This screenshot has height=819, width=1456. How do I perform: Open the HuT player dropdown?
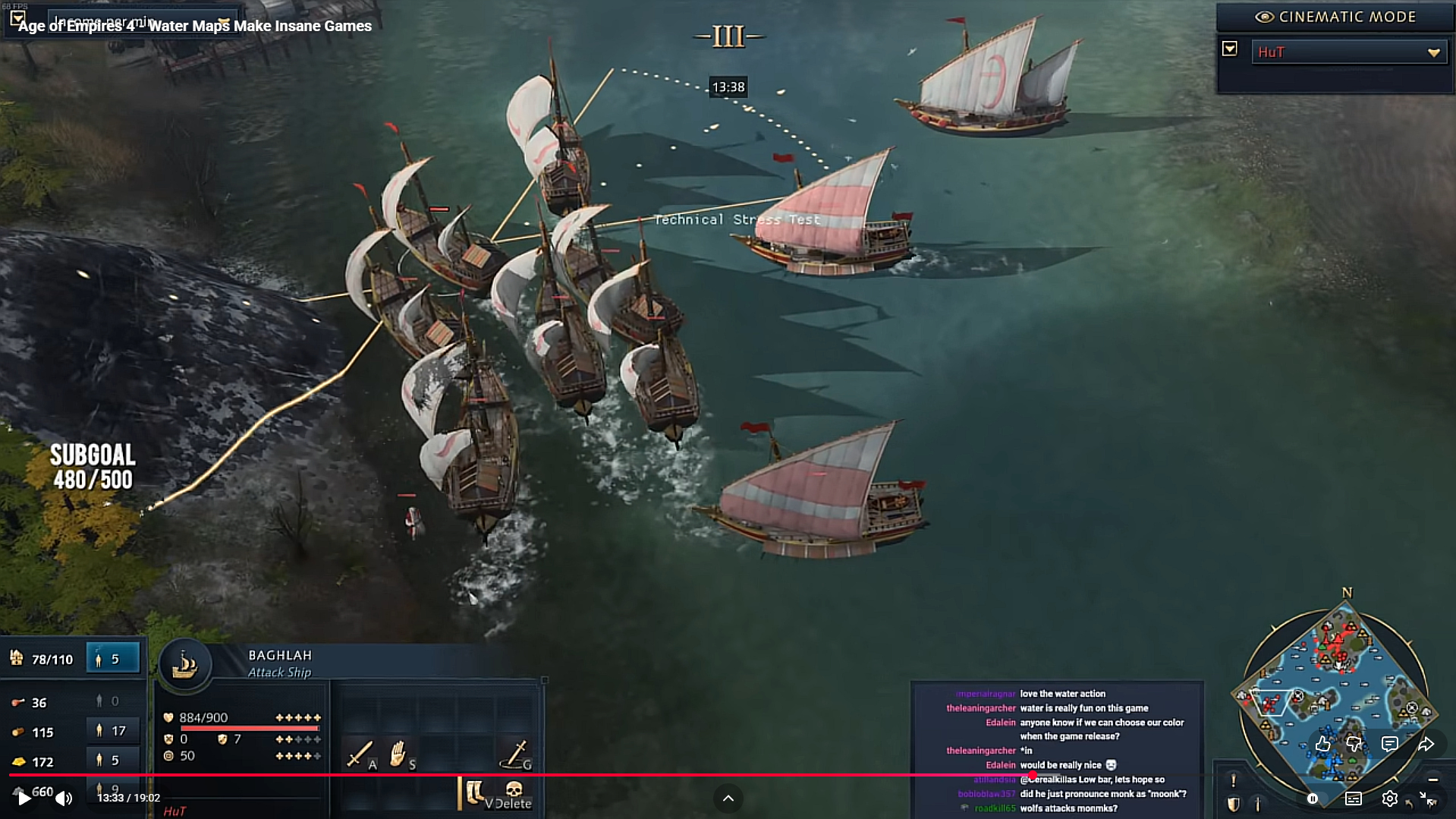click(1348, 52)
